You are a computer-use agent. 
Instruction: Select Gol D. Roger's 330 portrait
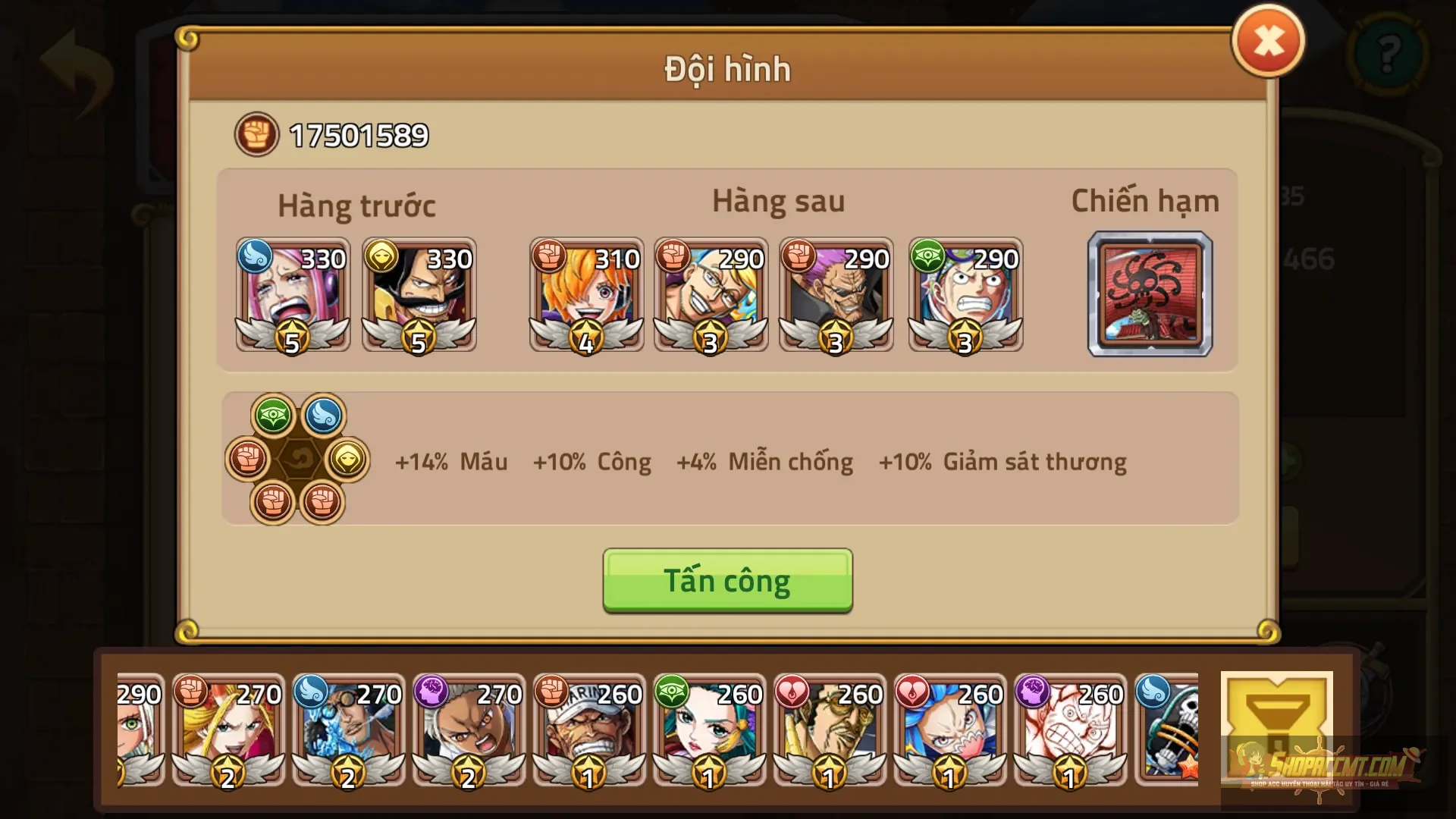pyautogui.click(x=419, y=296)
